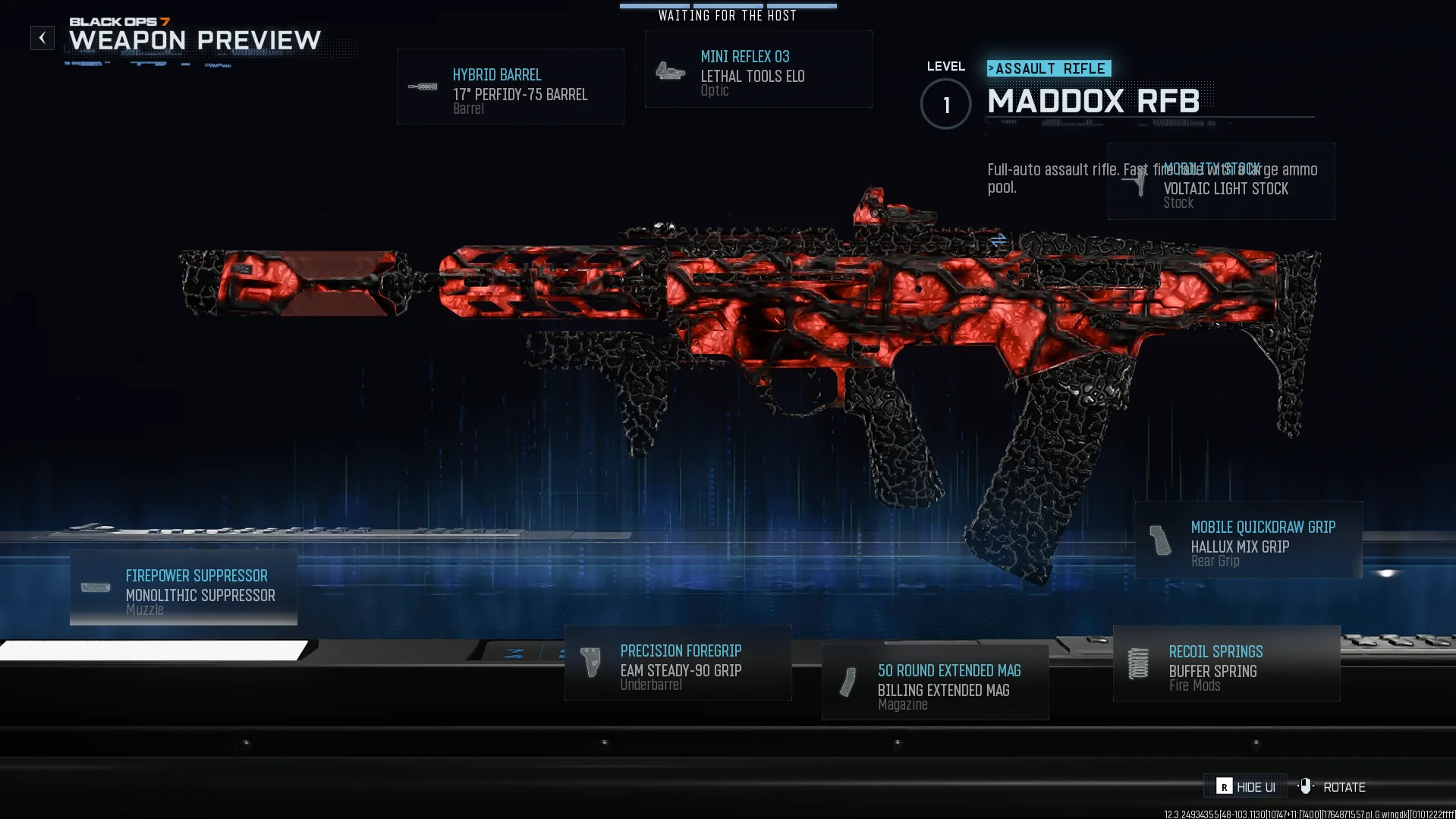Pick the Precision Foregrip underbarrel card
This screenshot has height=819, width=1456.
point(678,663)
